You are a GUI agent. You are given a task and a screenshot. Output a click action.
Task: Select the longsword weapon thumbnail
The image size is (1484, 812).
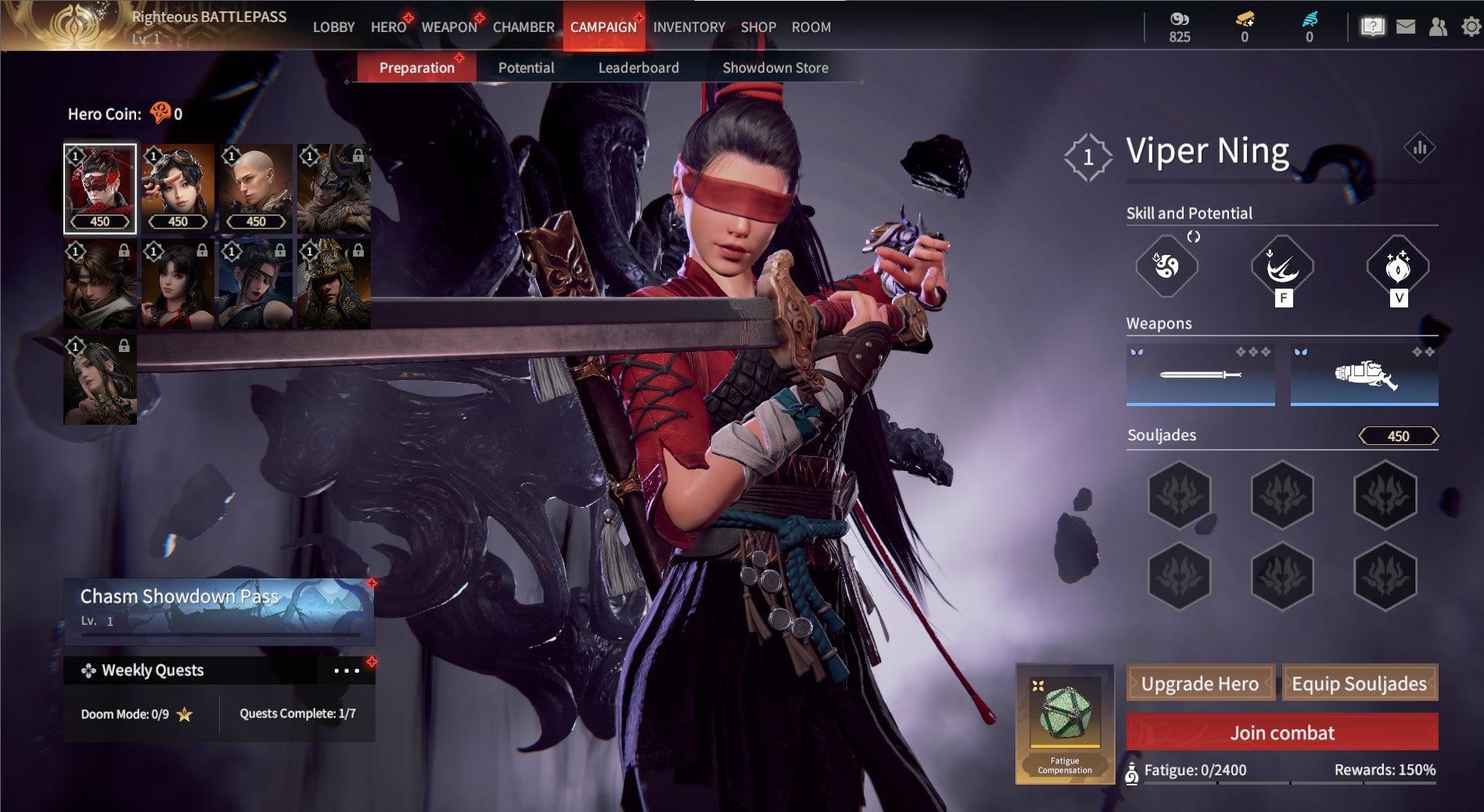1201,374
